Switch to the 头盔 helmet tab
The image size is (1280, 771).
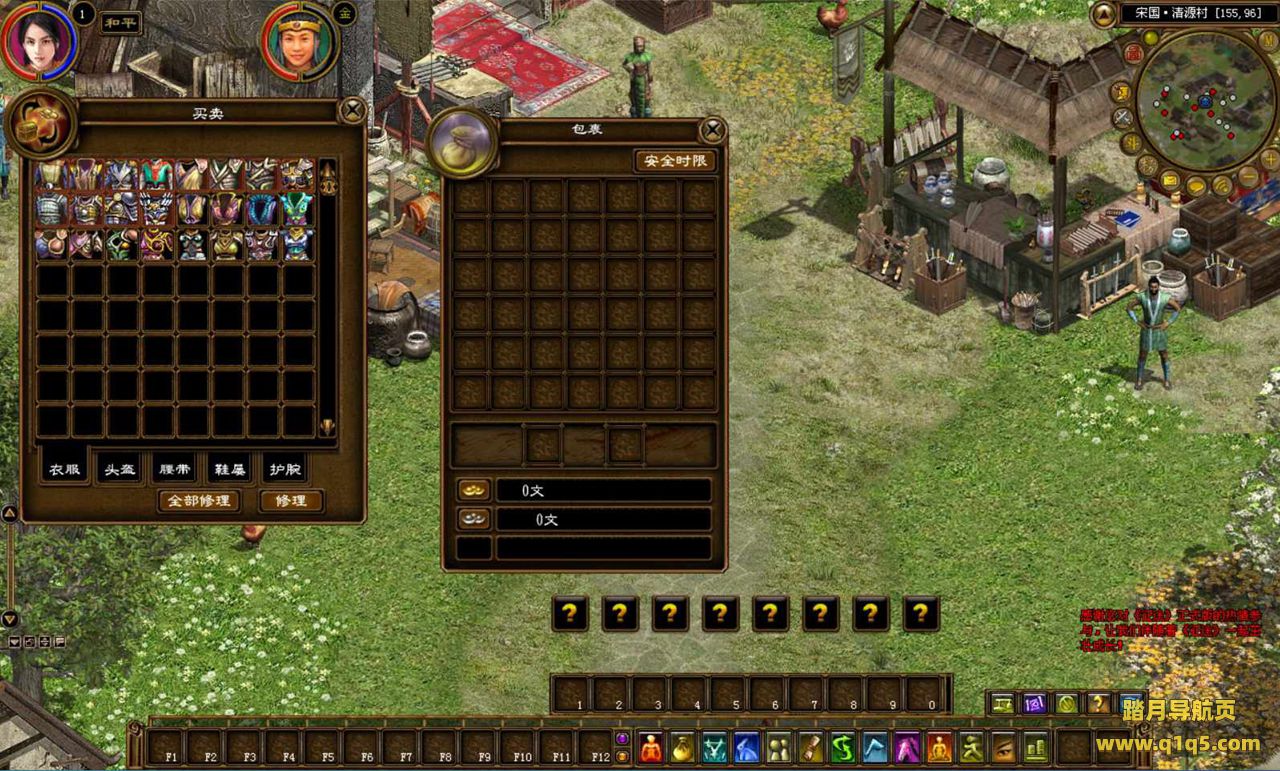118,469
